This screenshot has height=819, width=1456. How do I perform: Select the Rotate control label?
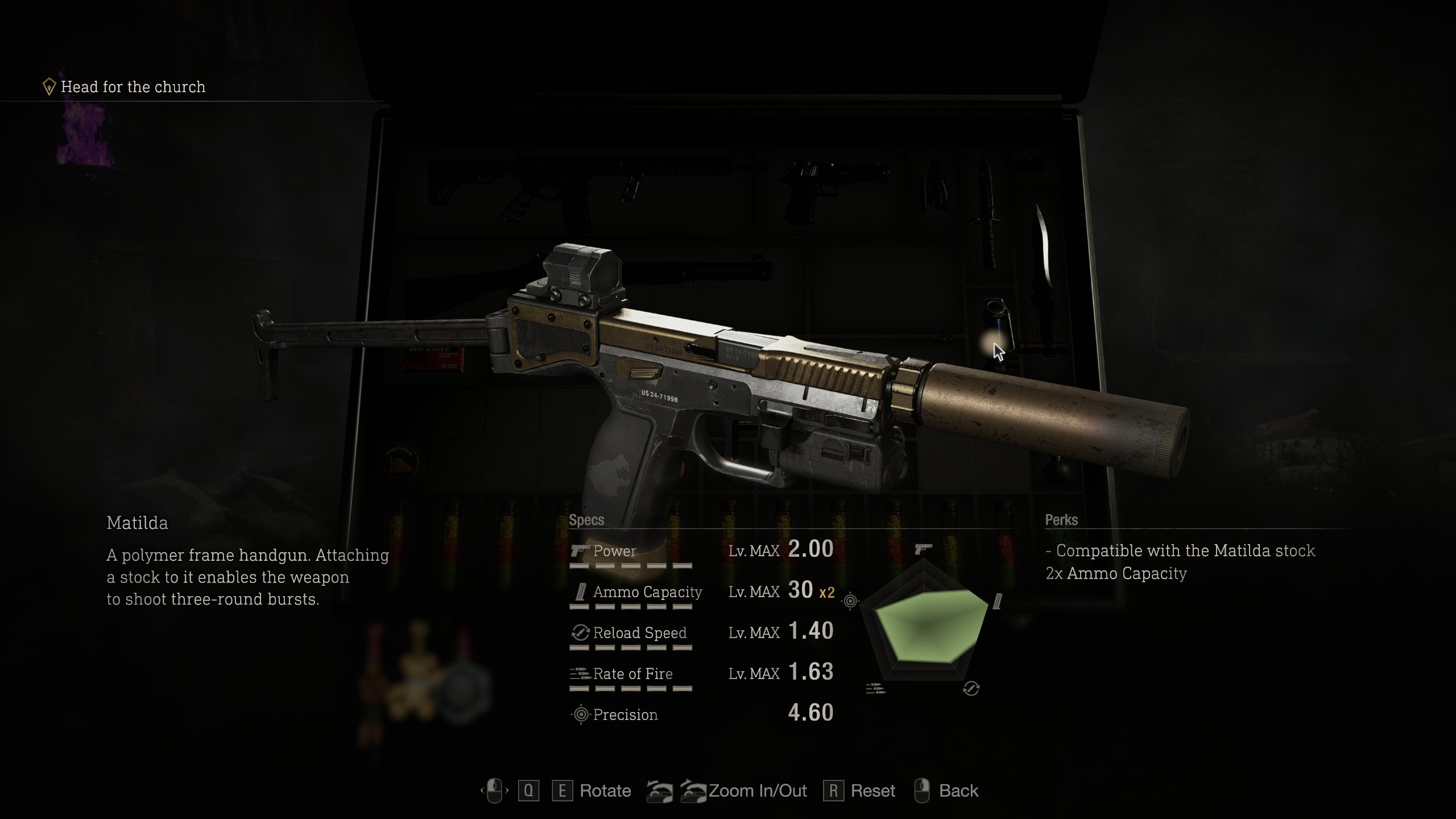tap(605, 791)
